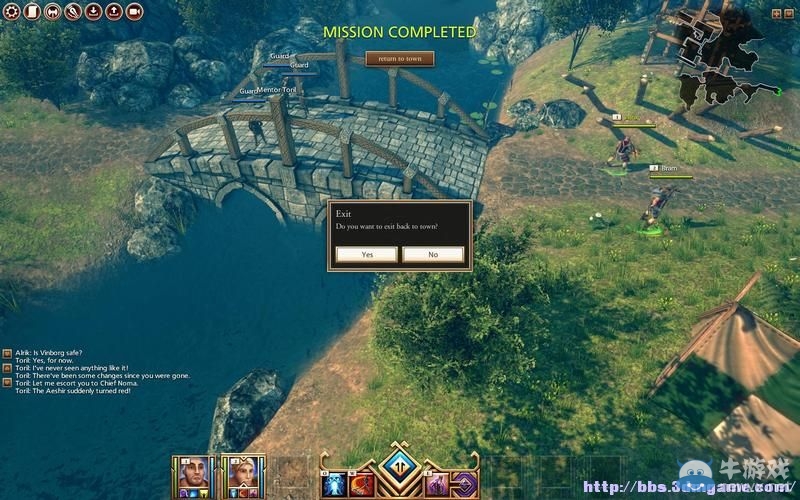This screenshot has height=500, width=800.
Task: Open the gear settings menu
Action: click(13, 12)
